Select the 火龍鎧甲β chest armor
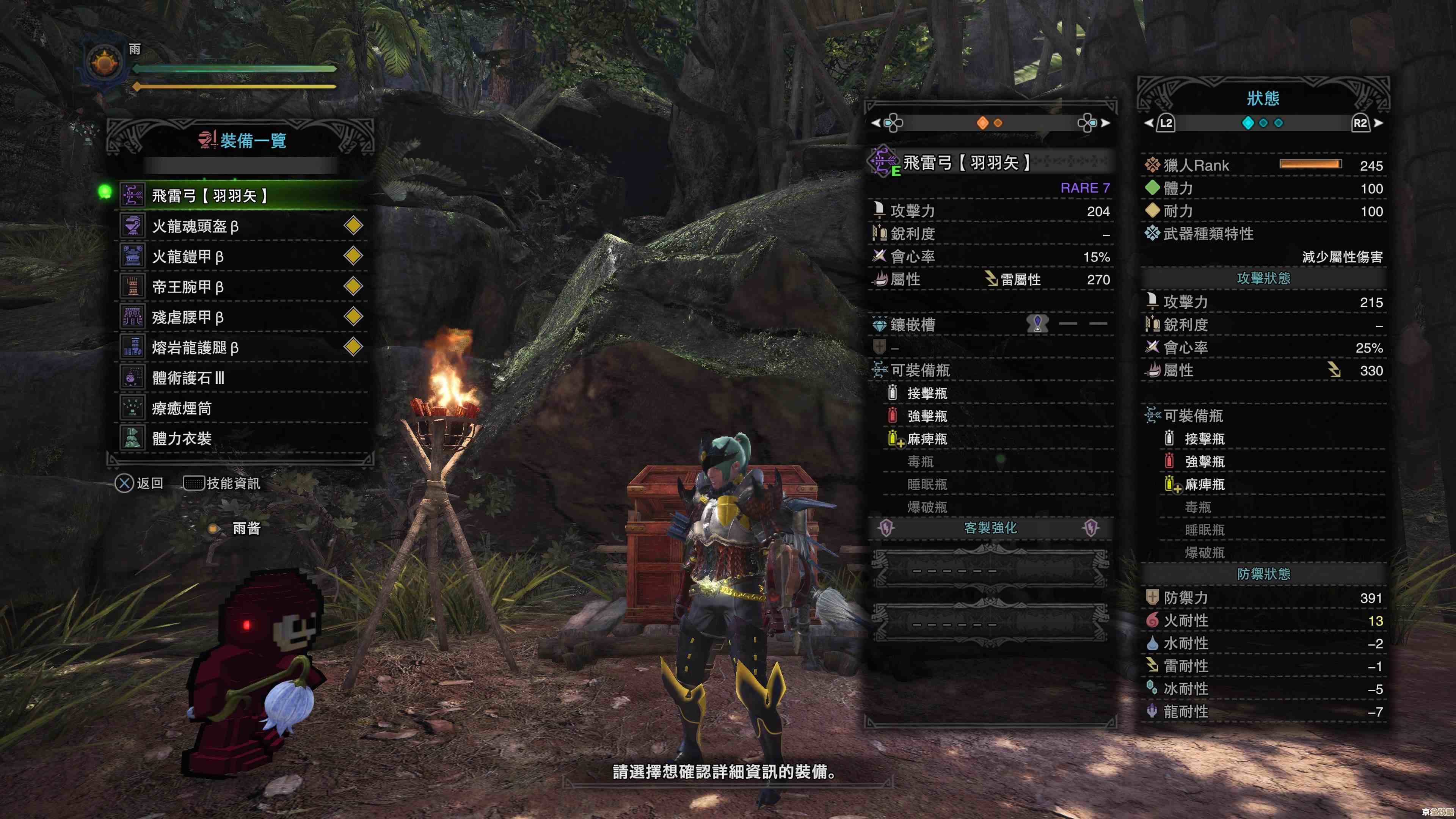The width and height of the screenshot is (1456, 819). point(243,257)
